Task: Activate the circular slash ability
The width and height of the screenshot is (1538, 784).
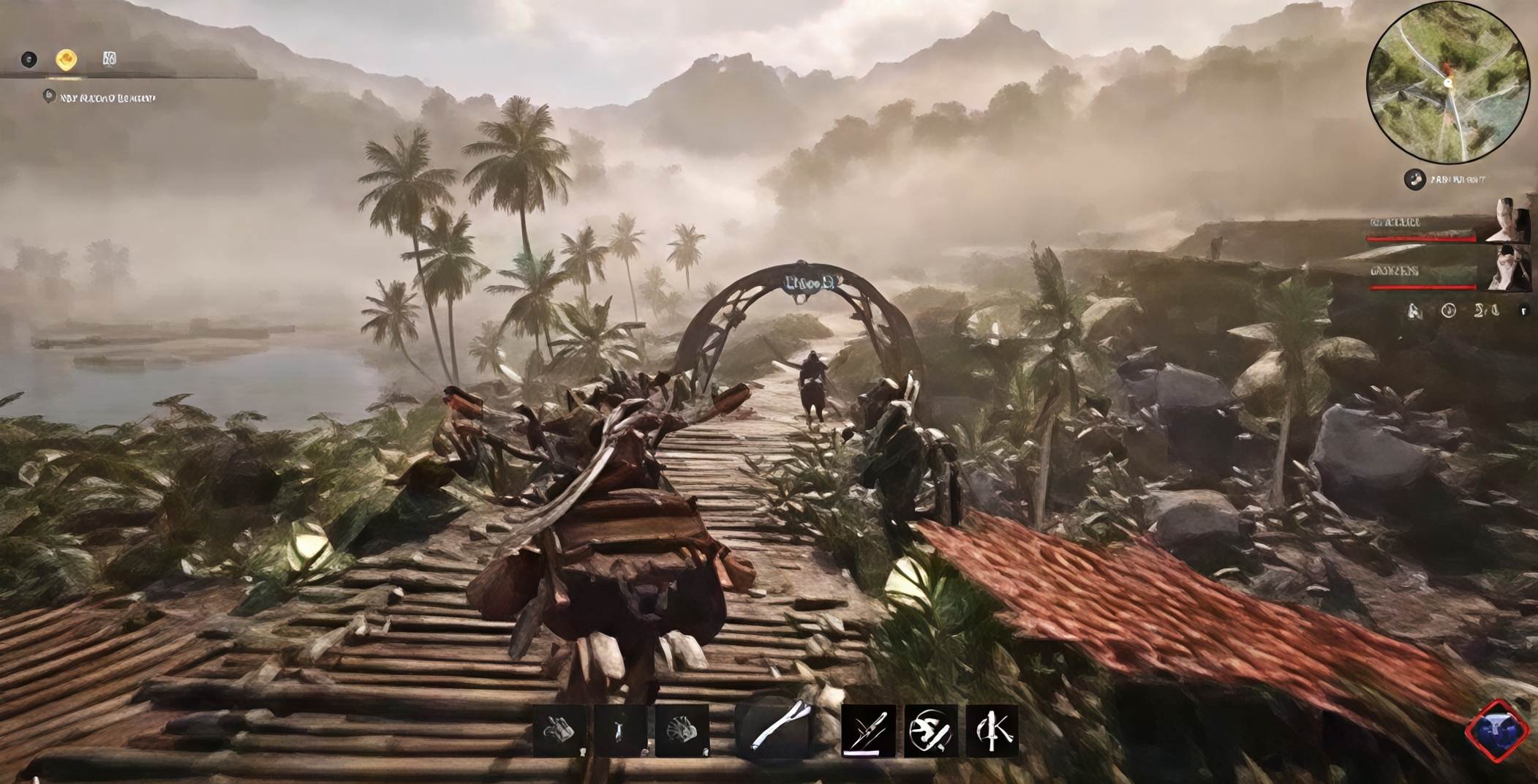Action: point(930,730)
